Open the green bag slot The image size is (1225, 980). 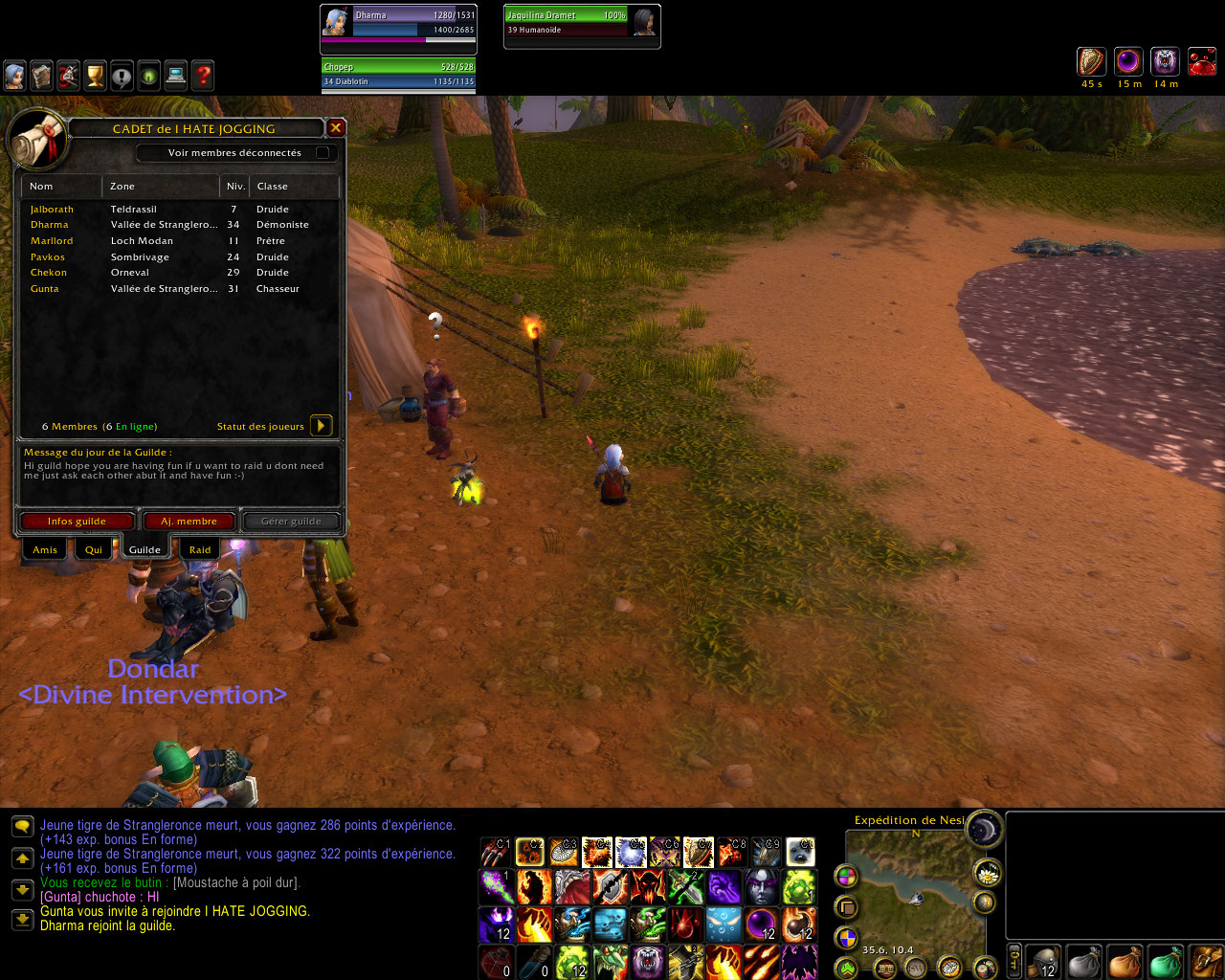point(1165,961)
